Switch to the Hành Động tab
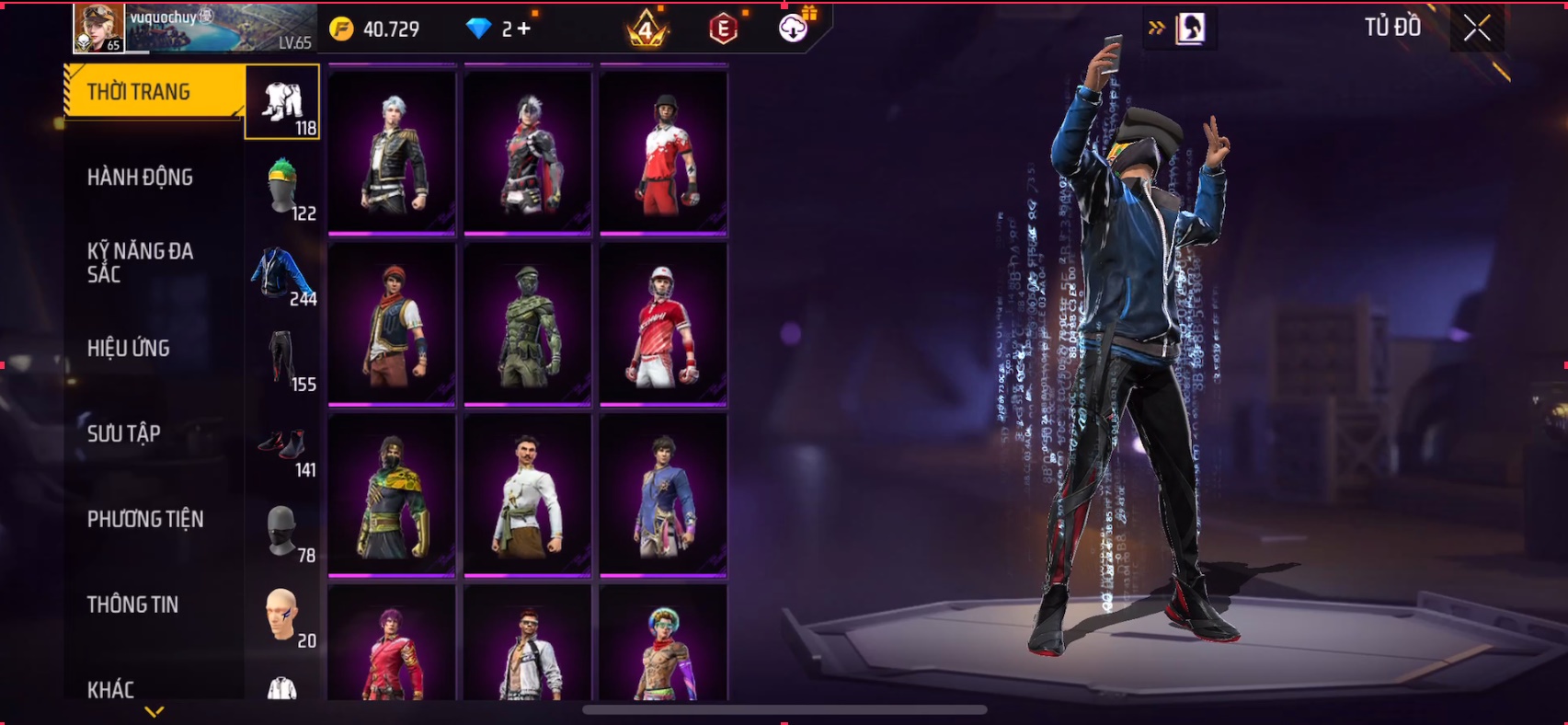 pos(140,178)
